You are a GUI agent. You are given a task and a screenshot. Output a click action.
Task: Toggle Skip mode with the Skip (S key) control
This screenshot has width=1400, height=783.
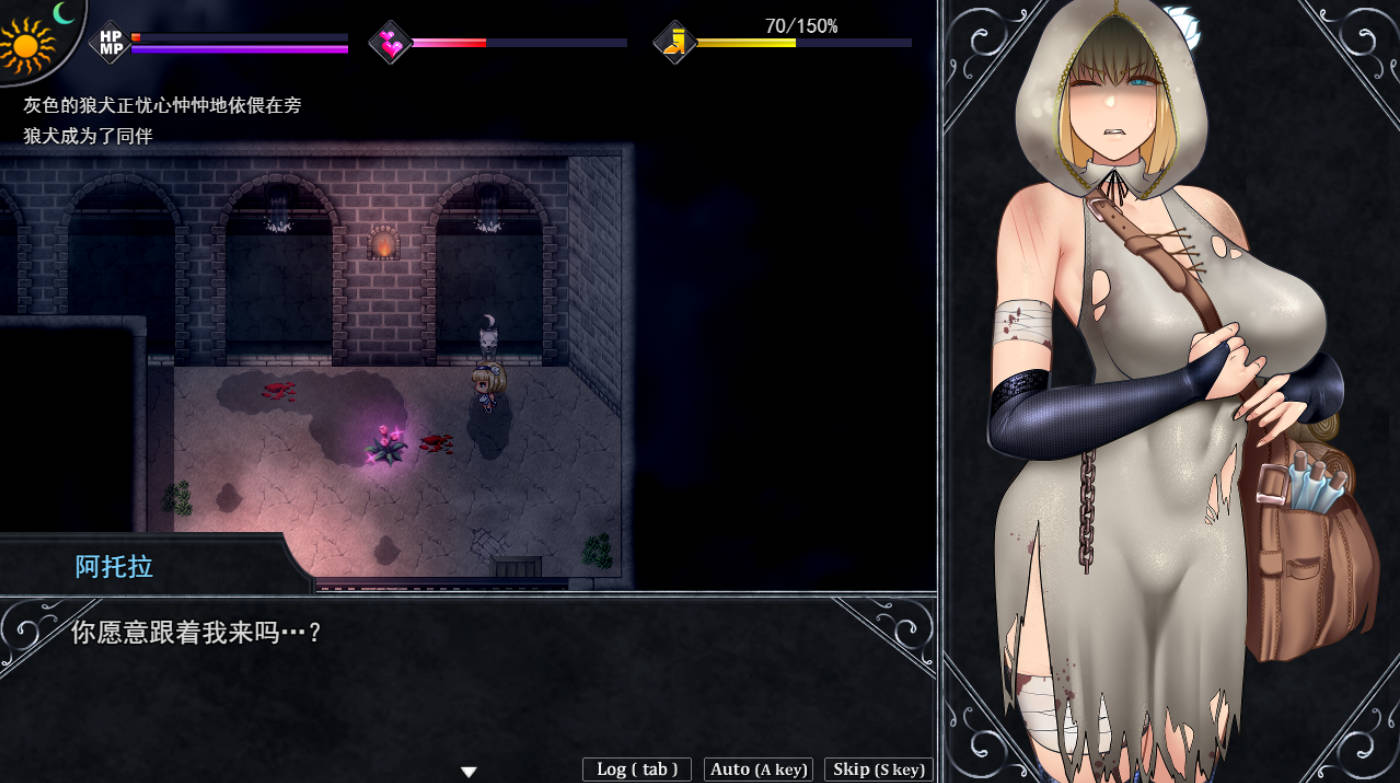coord(878,769)
